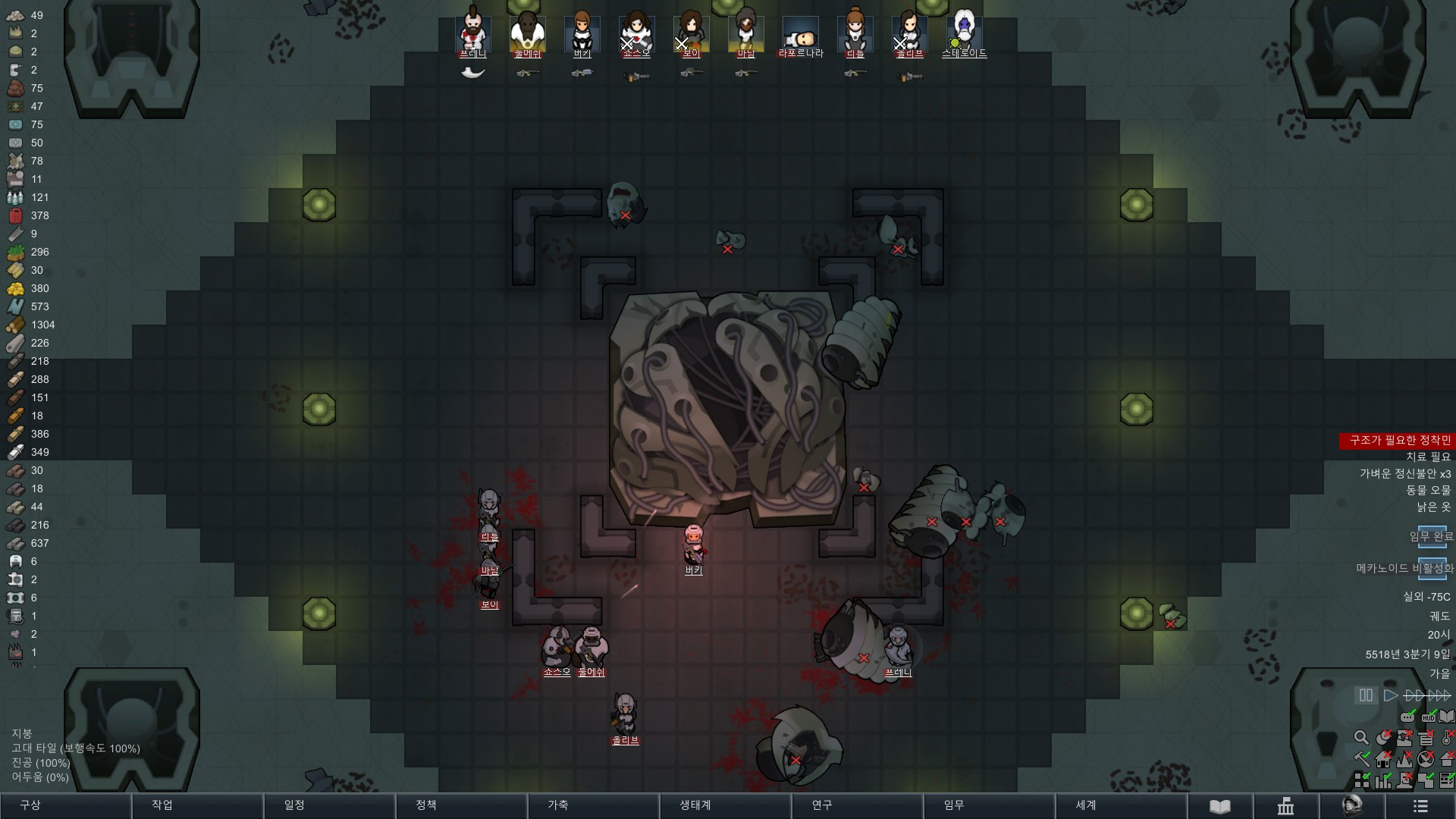This screenshot has height=819, width=1456.
Task: Open the 임무 완료 letter notification
Action: (1432, 537)
